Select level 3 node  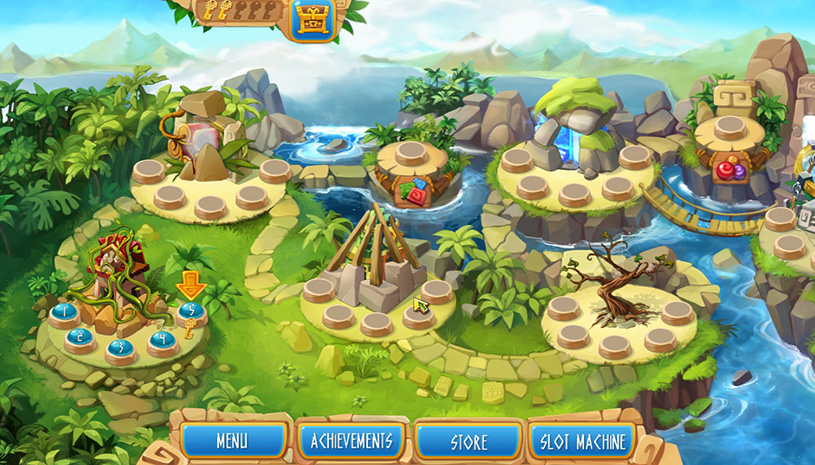(x=120, y=348)
